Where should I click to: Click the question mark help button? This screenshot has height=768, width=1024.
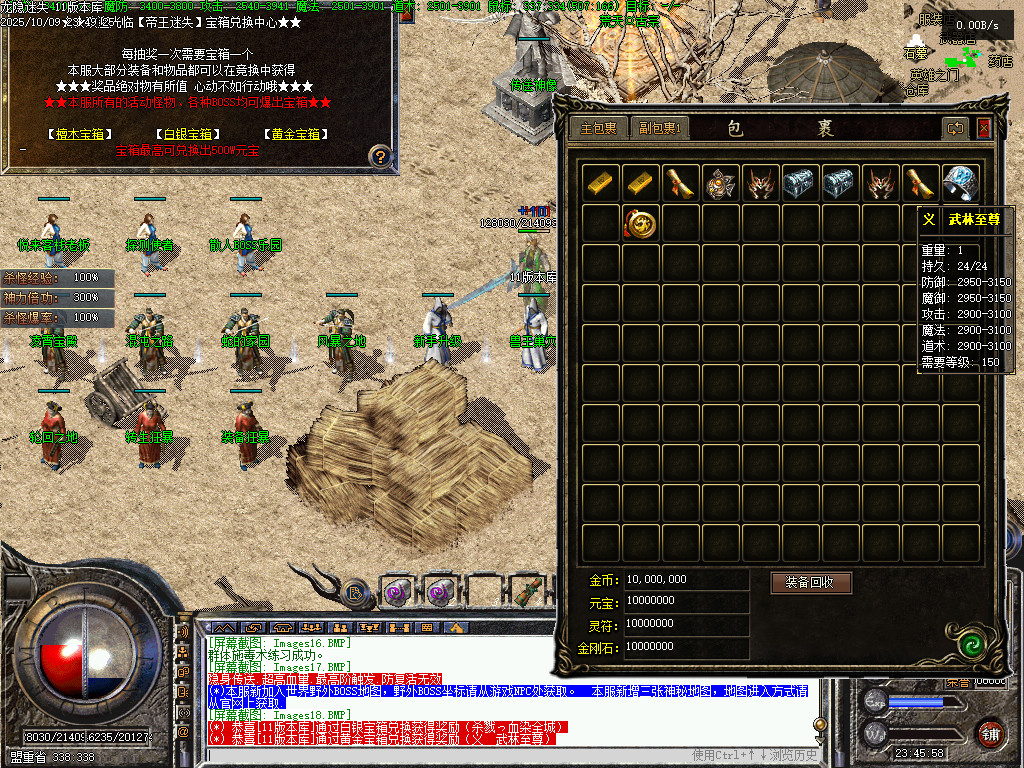379,155
